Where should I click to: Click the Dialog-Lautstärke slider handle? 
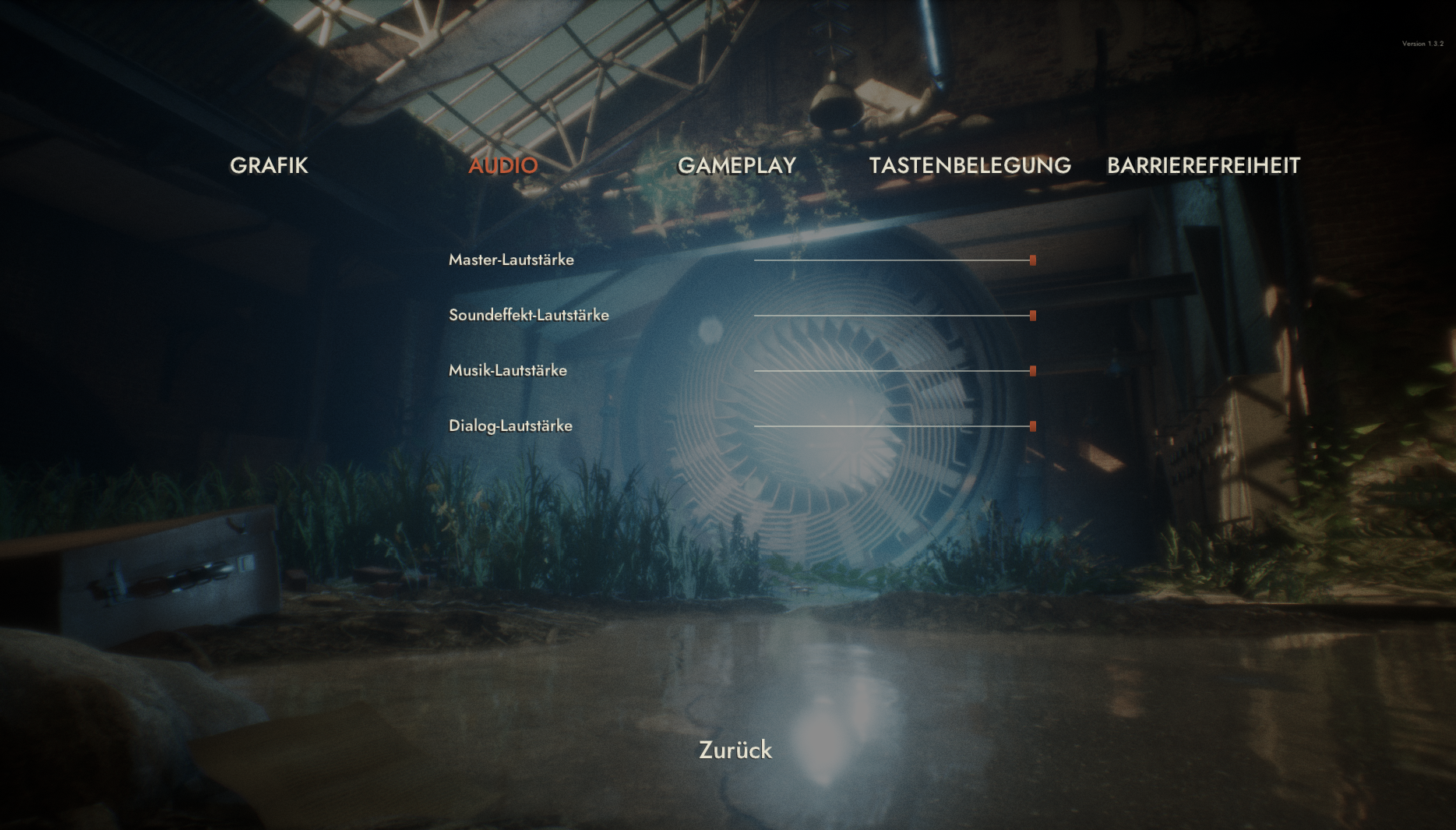pyautogui.click(x=1032, y=426)
